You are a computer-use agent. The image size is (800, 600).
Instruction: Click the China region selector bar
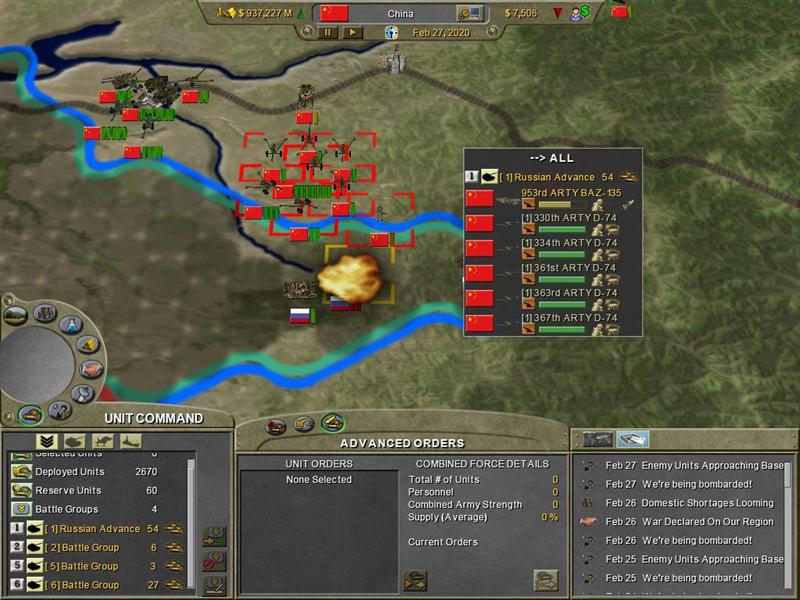(x=400, y=13)
